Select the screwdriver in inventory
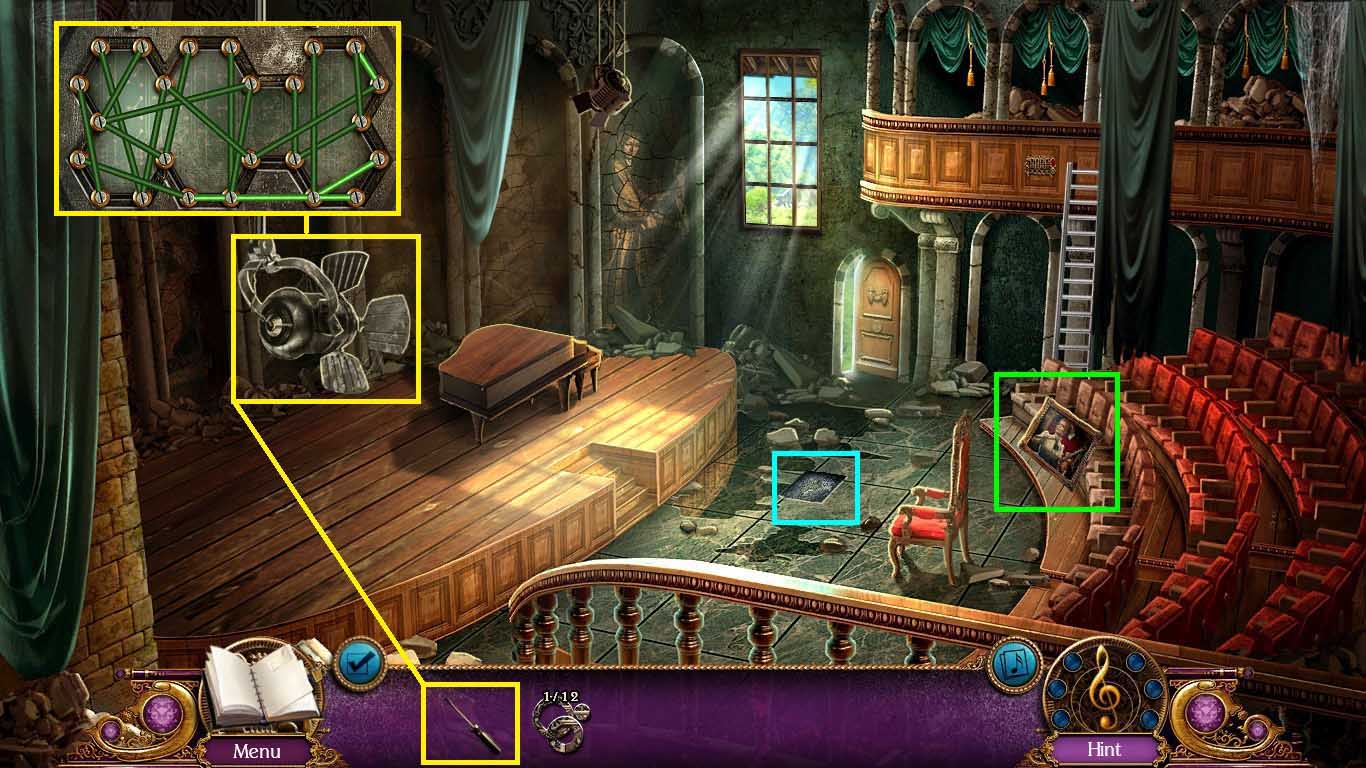This screenshot has height=768, width=1366. click(469, 721)
